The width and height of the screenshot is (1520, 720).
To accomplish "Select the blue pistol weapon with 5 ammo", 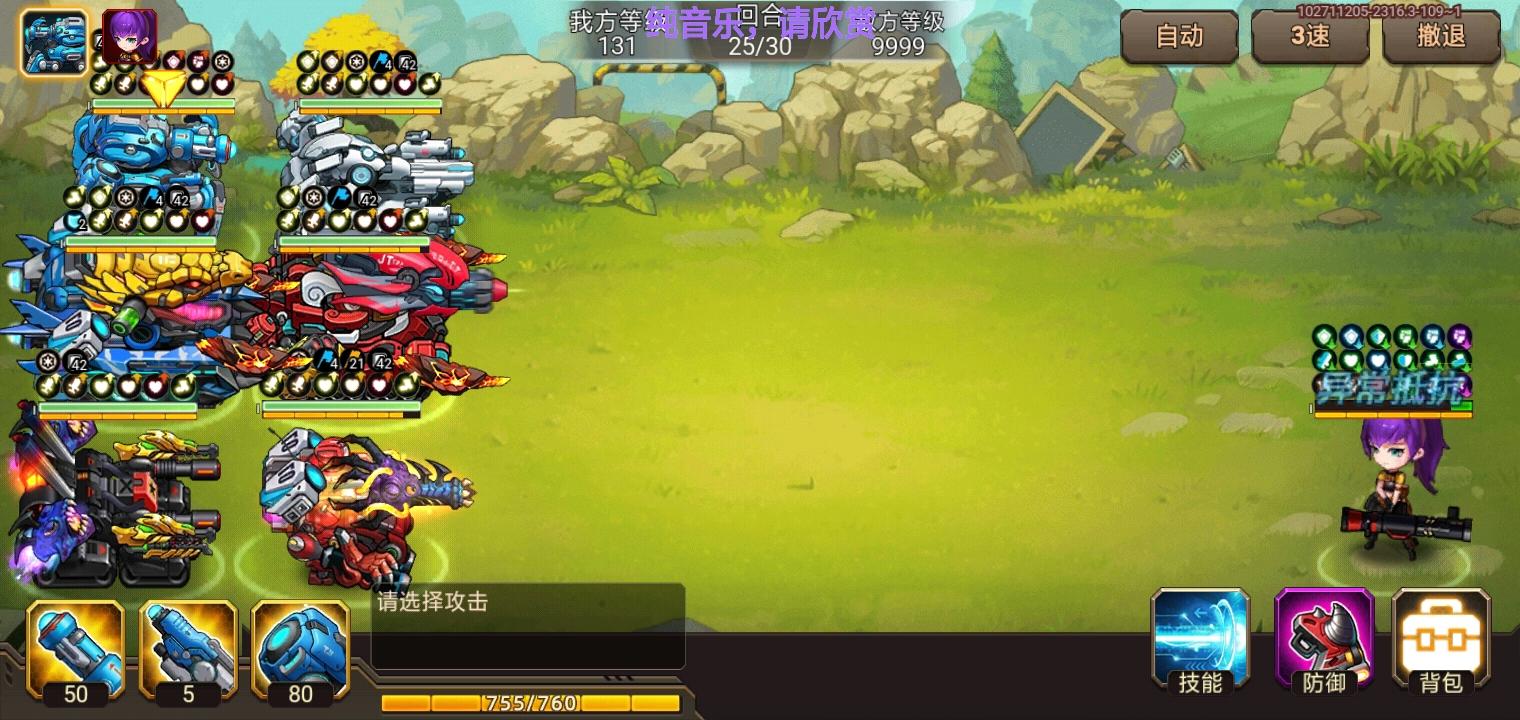I will click(x=188, y=650).
